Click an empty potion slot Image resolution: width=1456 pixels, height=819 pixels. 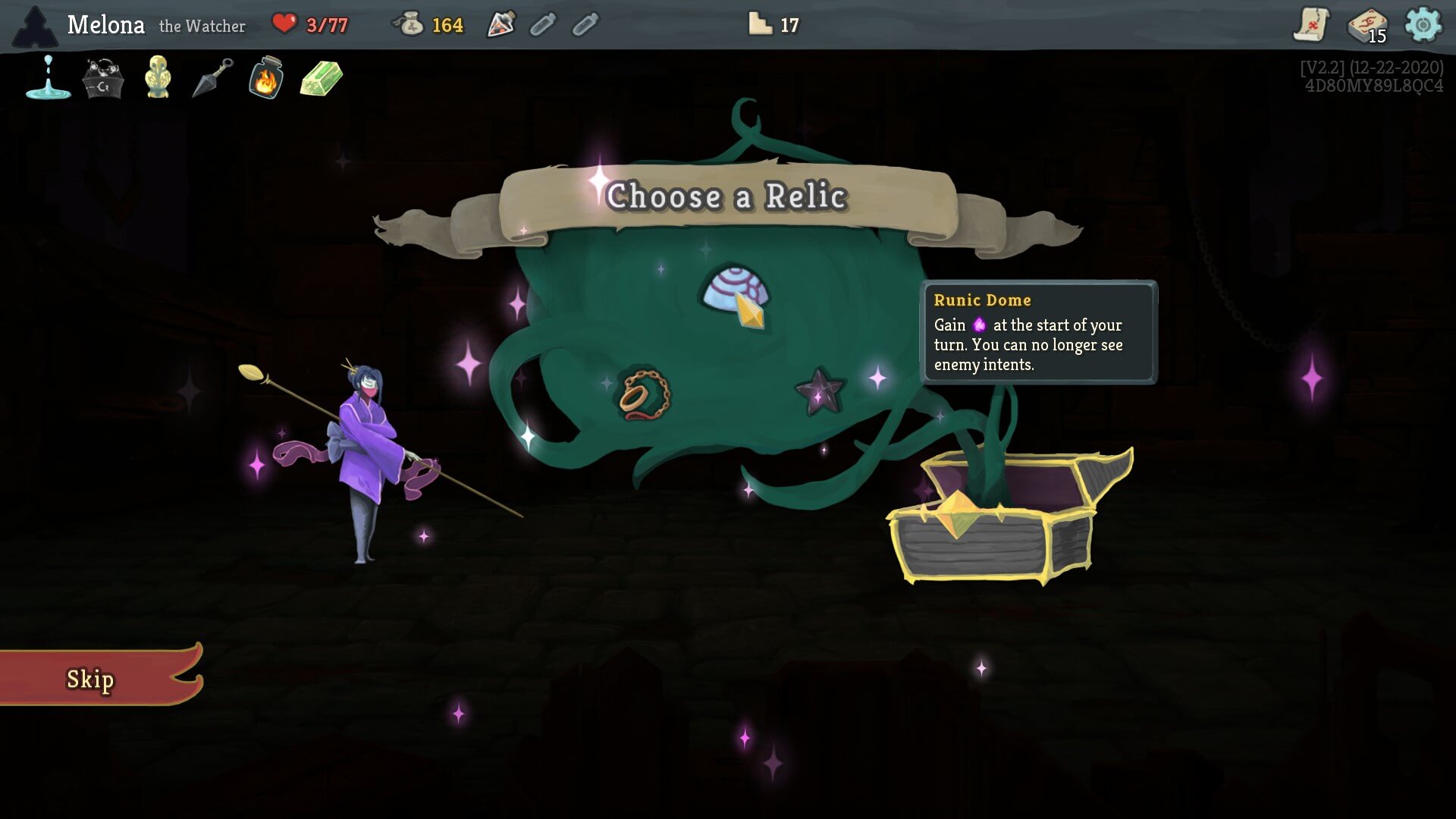(543, 24)
